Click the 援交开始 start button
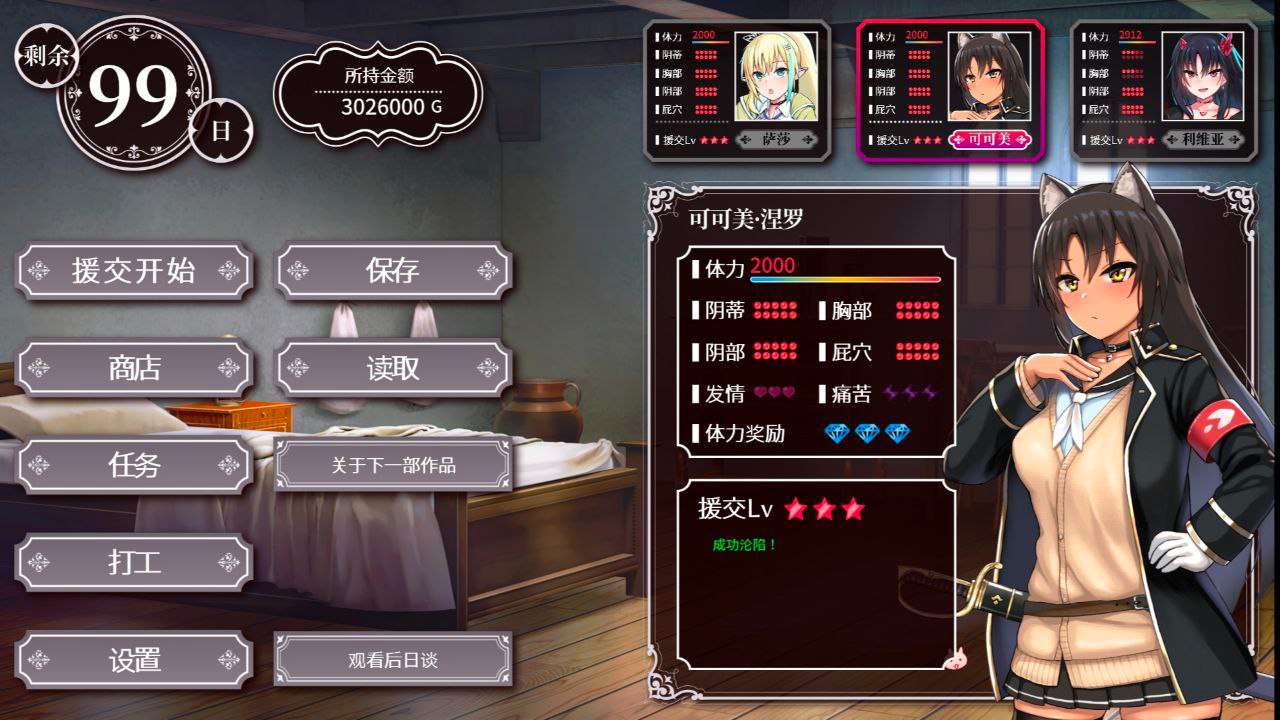1280x720 pixels. [x=135, y=271]
